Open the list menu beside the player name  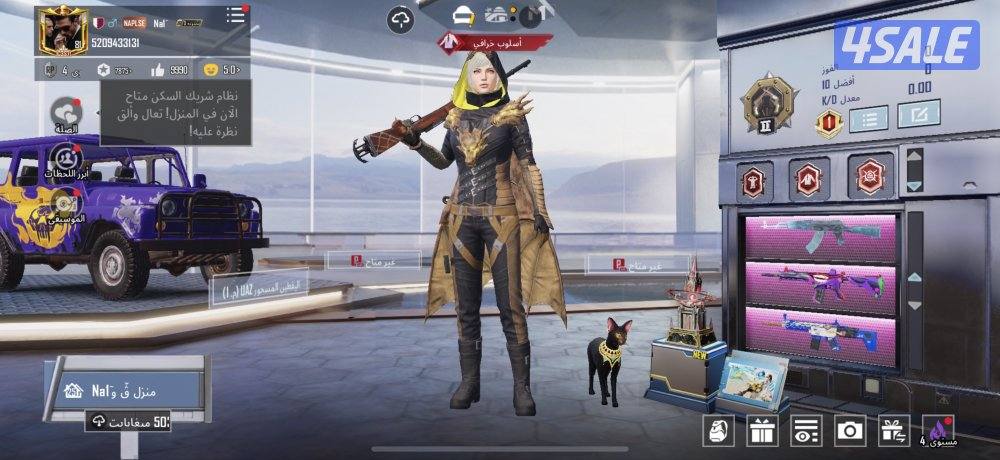[x=235, y=15]
